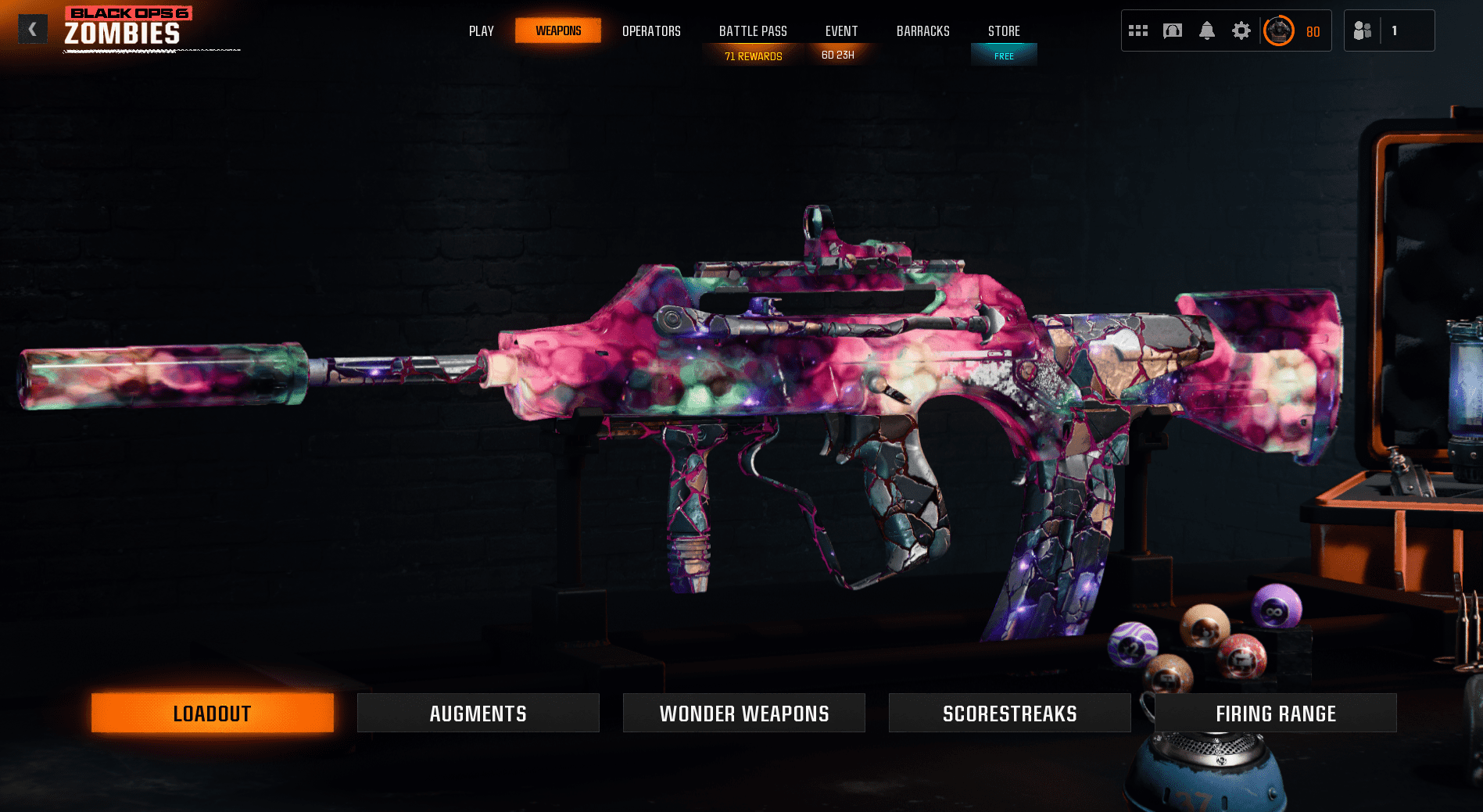This screenshot has width=1483, height=812.
Task: Show notifications via the bell icon
Action: pos(1207,30)
